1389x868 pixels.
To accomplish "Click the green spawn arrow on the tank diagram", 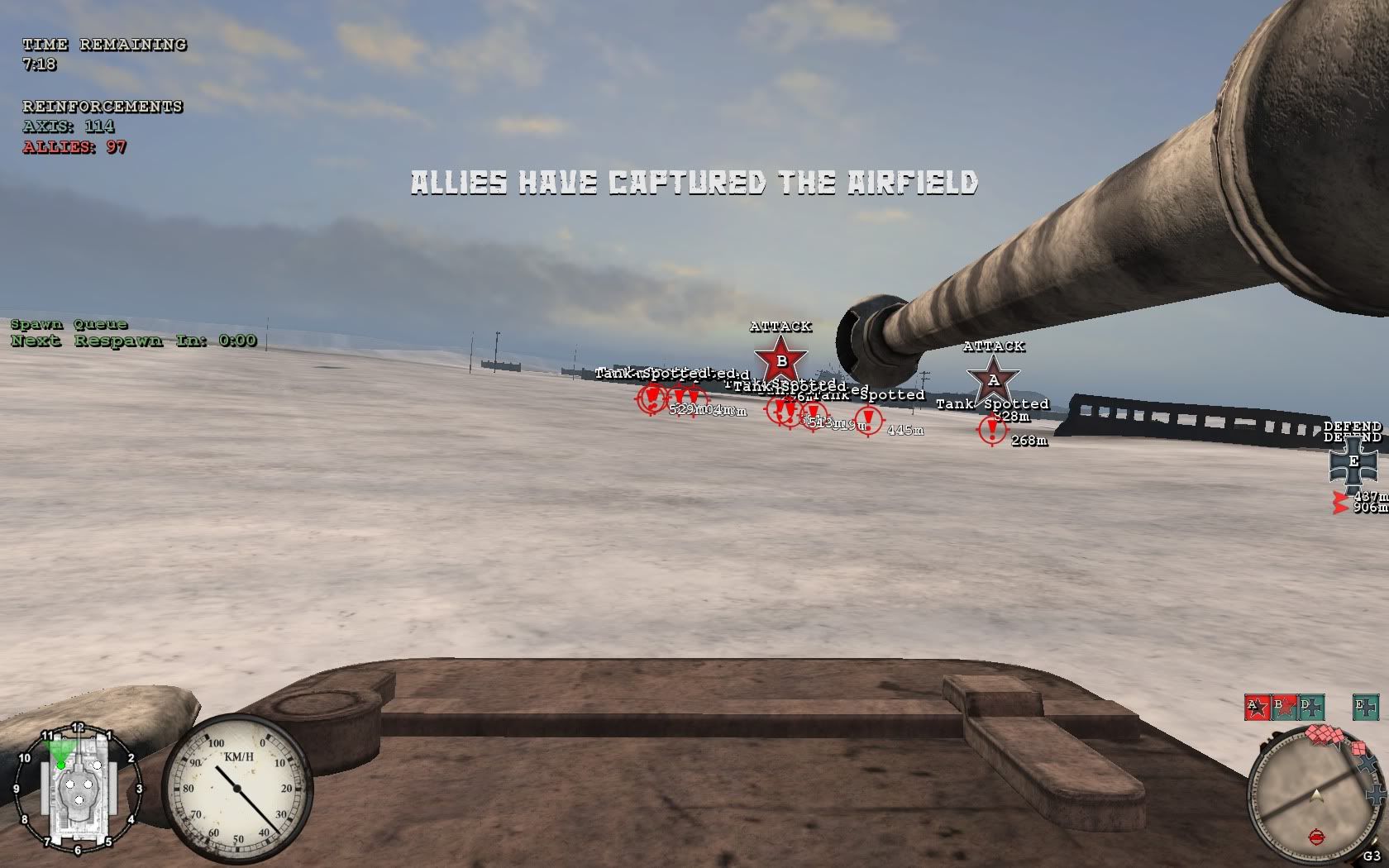I will pos(61,758).
